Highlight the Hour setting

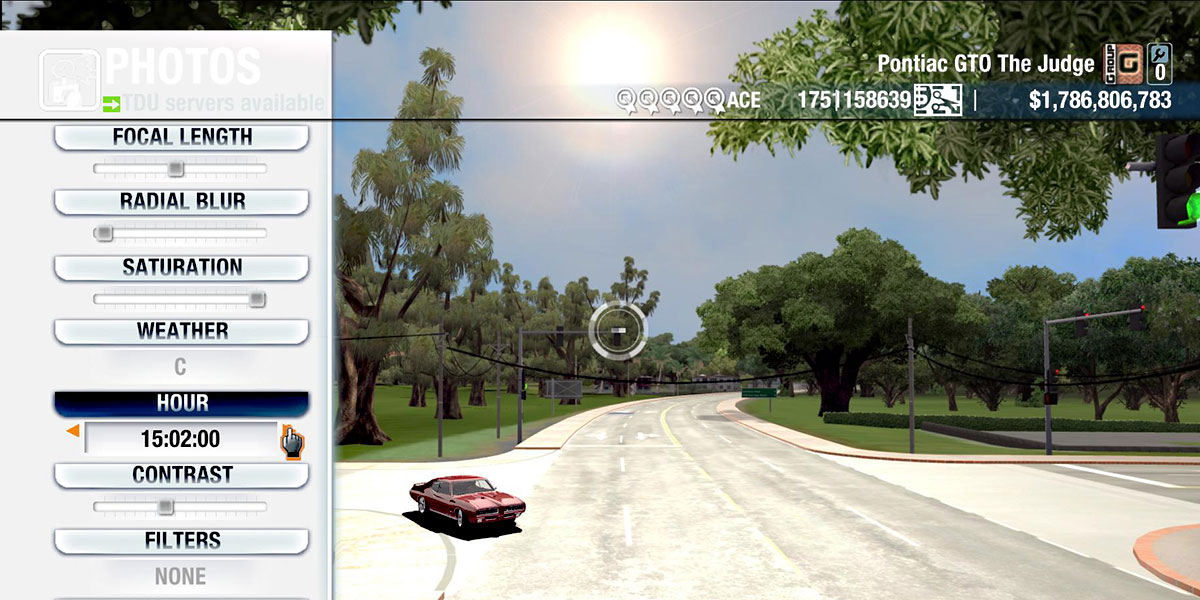click(x=181, y=403)
